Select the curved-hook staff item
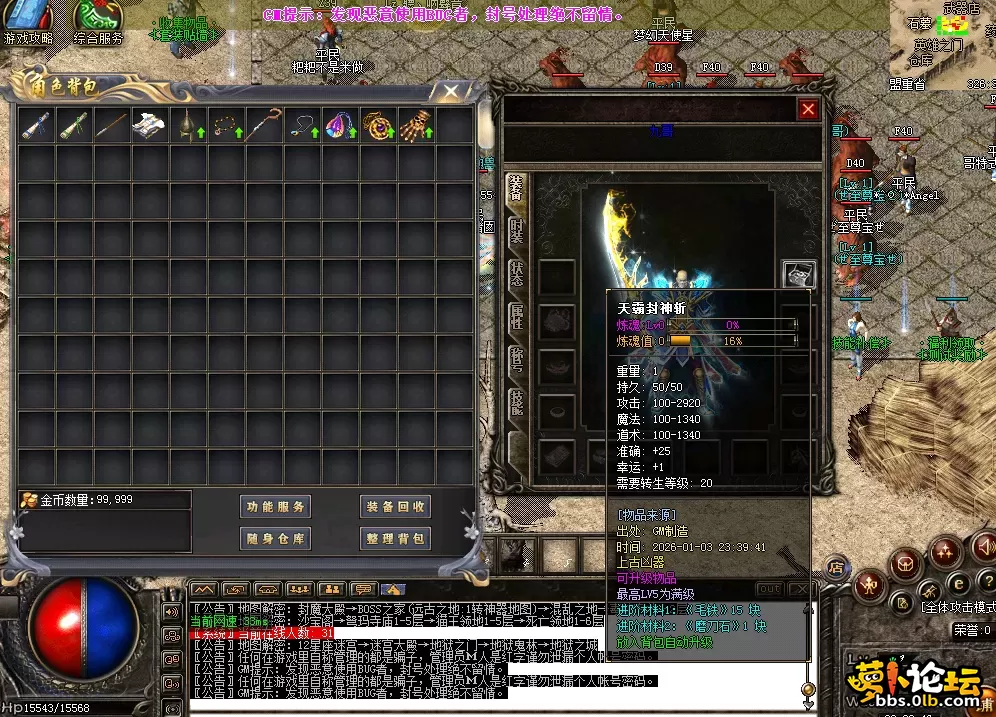This screenshot has width=996, height=717. (263, 126)
